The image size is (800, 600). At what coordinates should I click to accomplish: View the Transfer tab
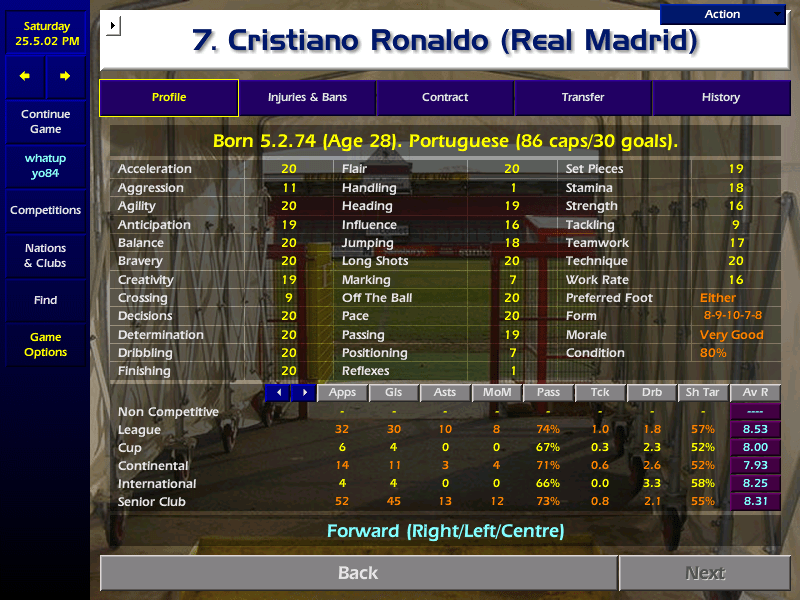click(x=583, y=98)
